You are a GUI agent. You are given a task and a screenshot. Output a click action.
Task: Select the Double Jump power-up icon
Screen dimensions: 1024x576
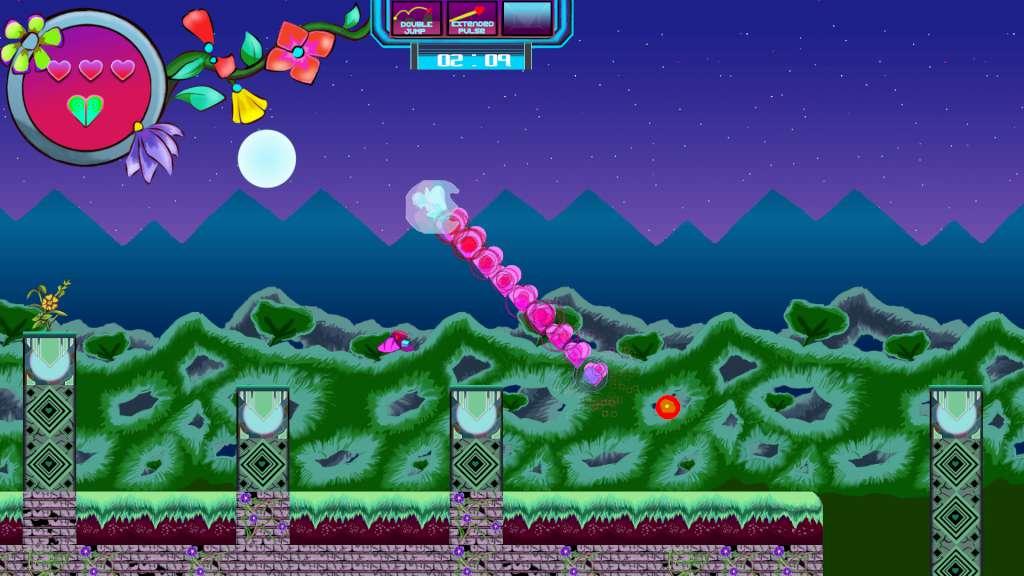(x=417, y=19)
